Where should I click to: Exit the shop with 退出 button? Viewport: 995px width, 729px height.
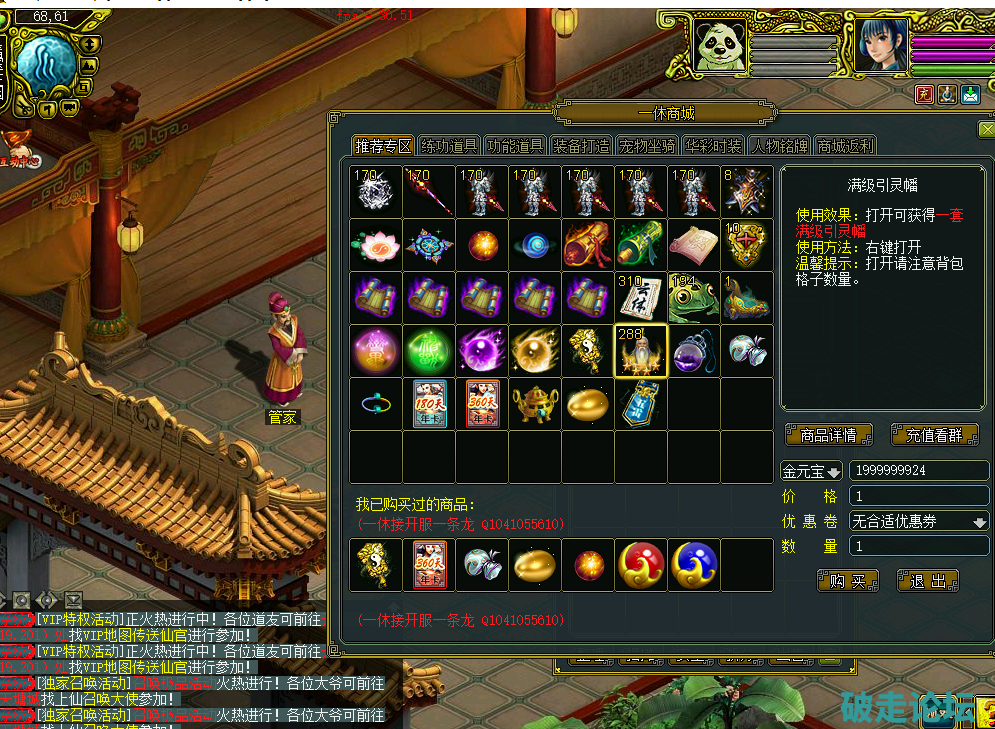928,580
